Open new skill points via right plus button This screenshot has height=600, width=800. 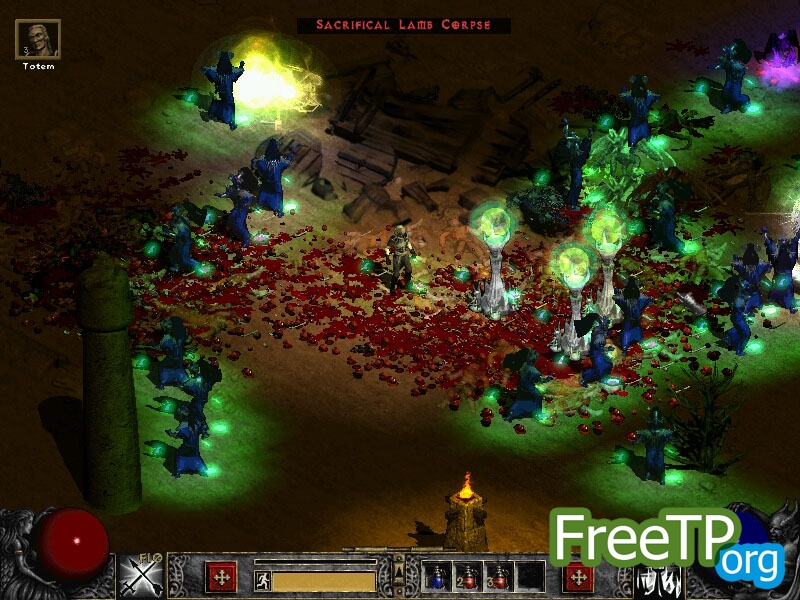point(578,577)
